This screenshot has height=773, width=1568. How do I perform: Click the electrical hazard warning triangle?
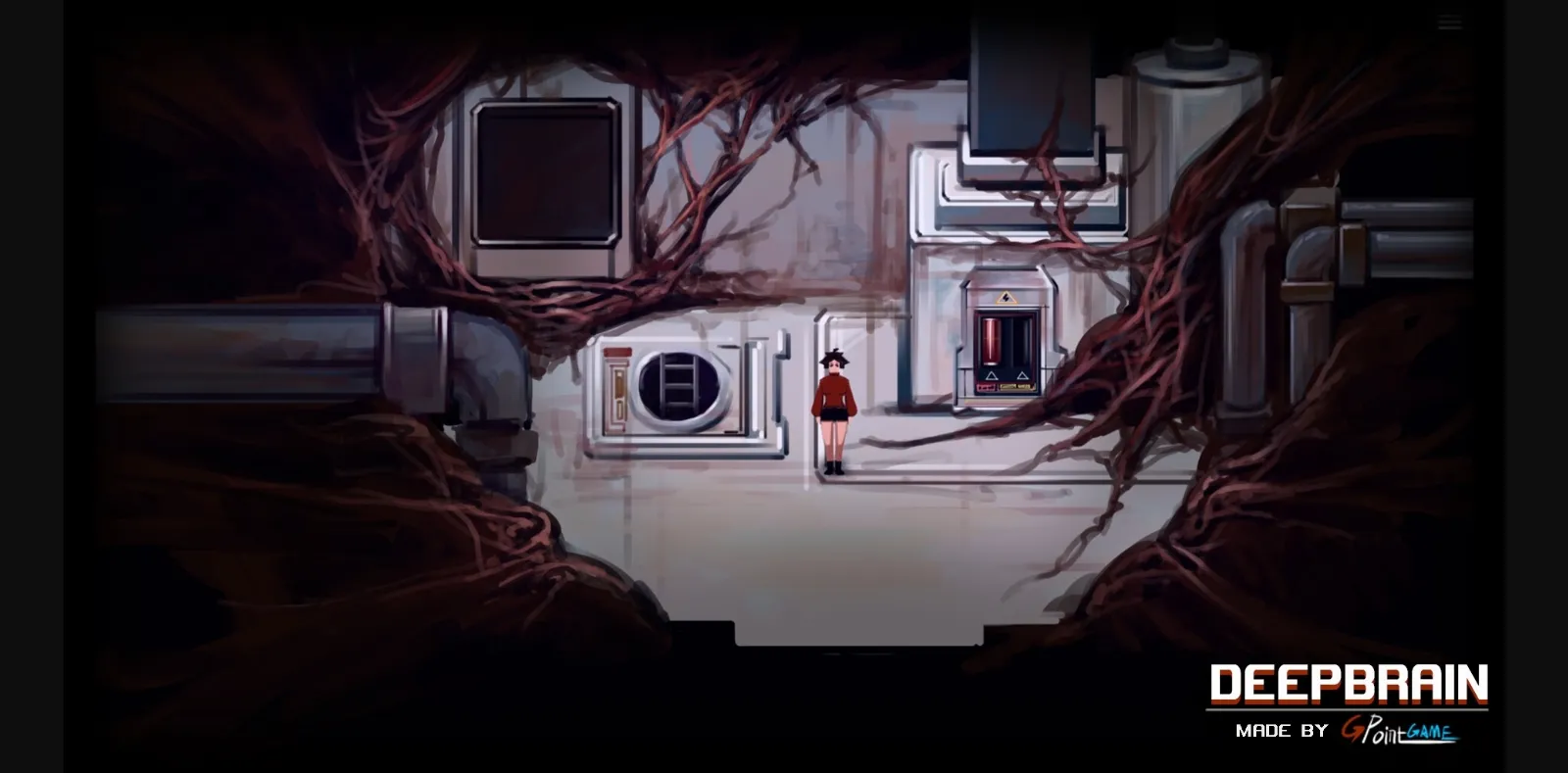1005,296
